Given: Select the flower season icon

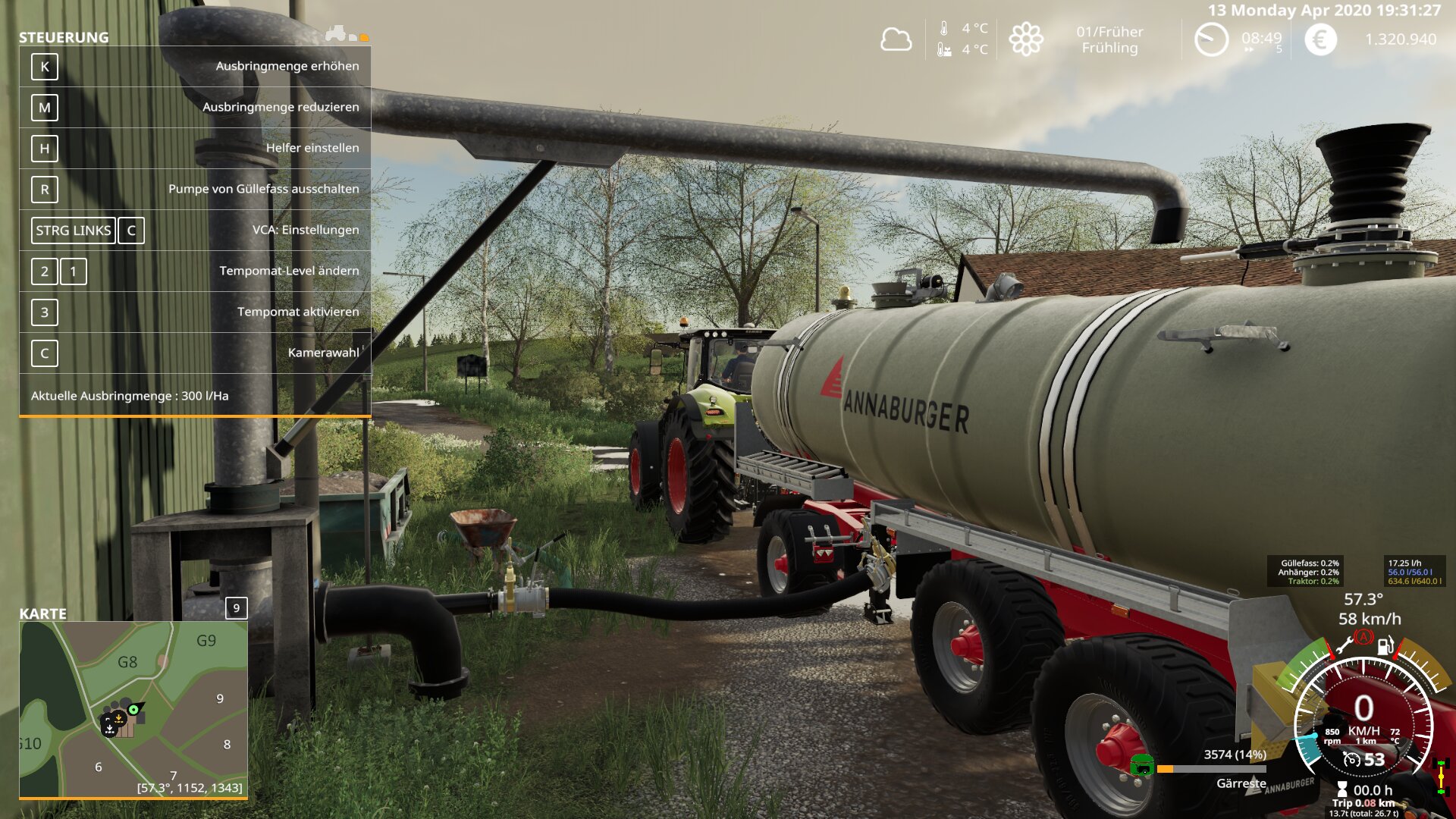Looking at the screenshot, I should [x=1026, y=39].
